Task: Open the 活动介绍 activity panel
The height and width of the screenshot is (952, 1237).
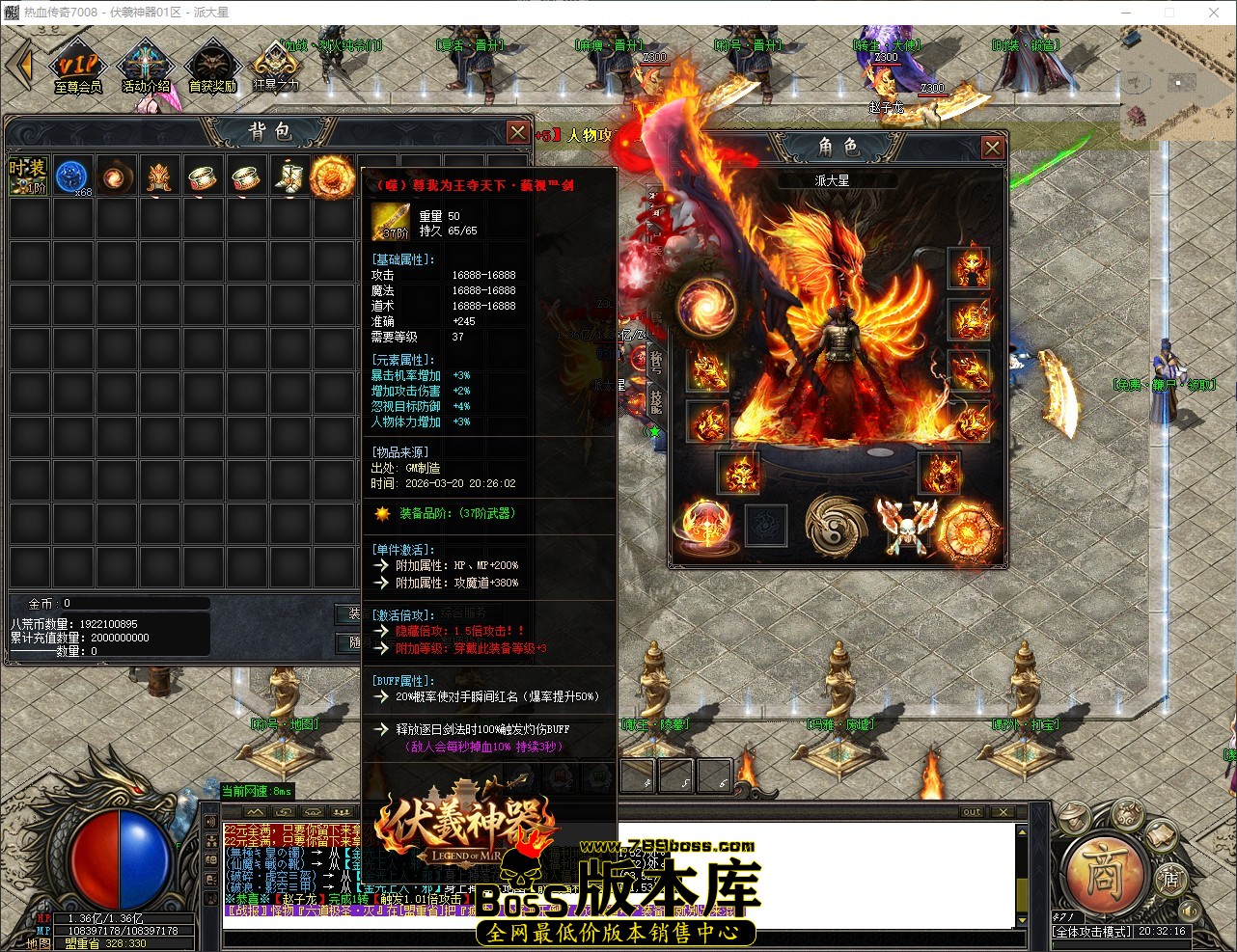Action: click(145, 65)
